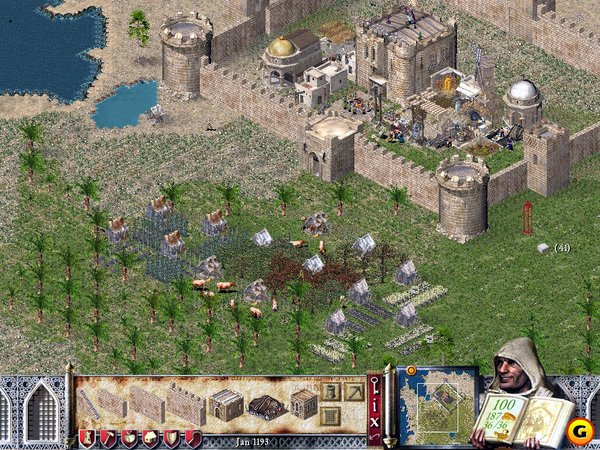Choose the low stone wall piece
Viewport: 600px width, 450px height.
[112, 404]
